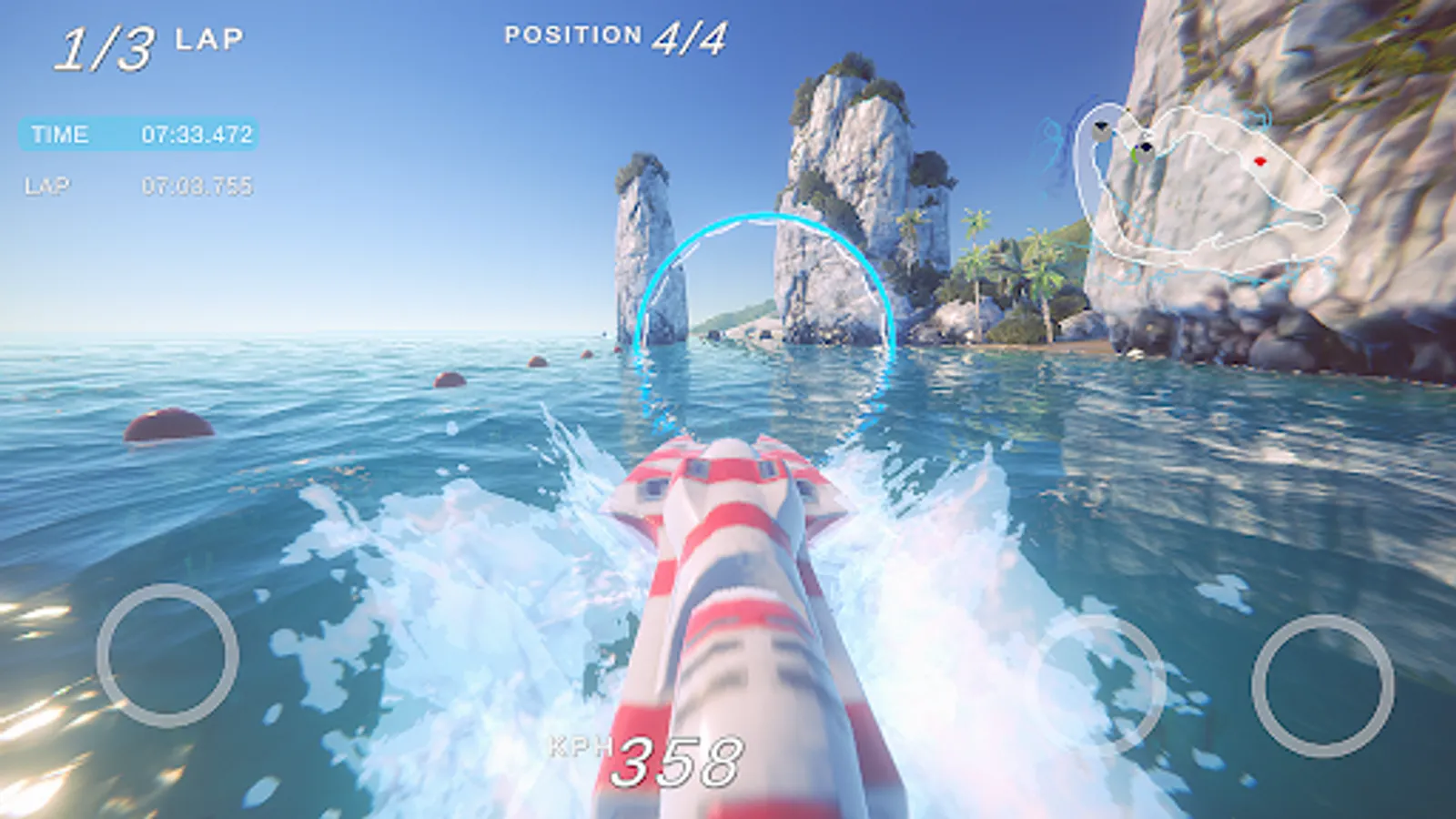
Task: Switch focus to the TIME 07:33.472 readout
Action: tap(196, 136)
